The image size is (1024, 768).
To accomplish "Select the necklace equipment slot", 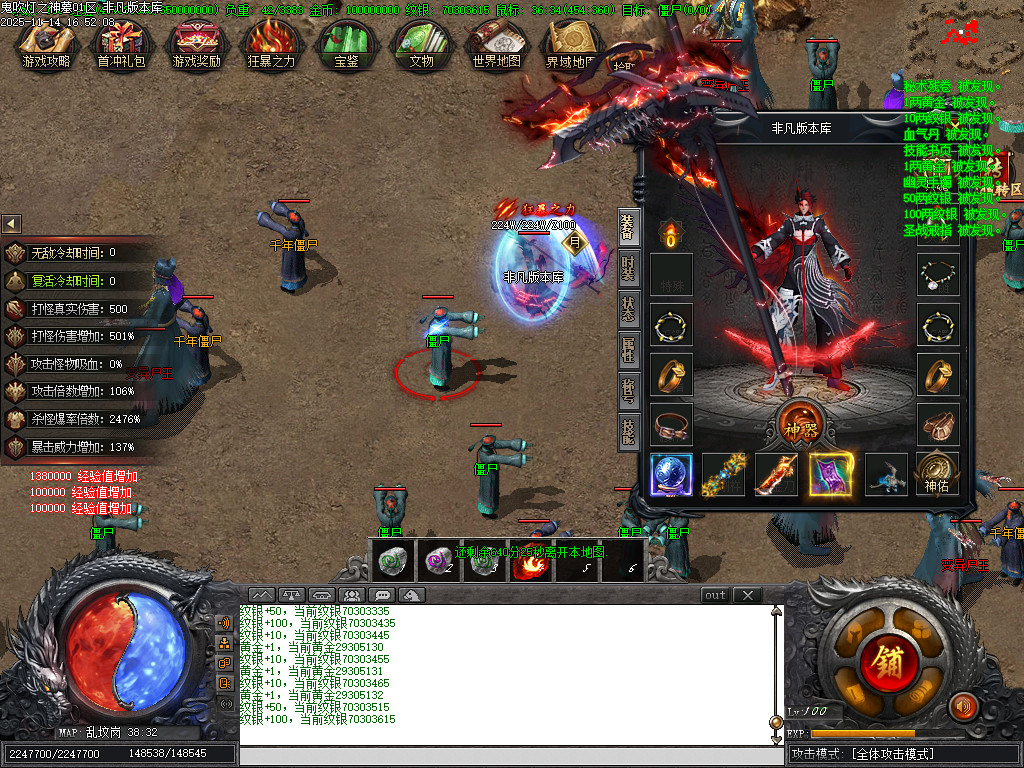I will coord(938,274).
